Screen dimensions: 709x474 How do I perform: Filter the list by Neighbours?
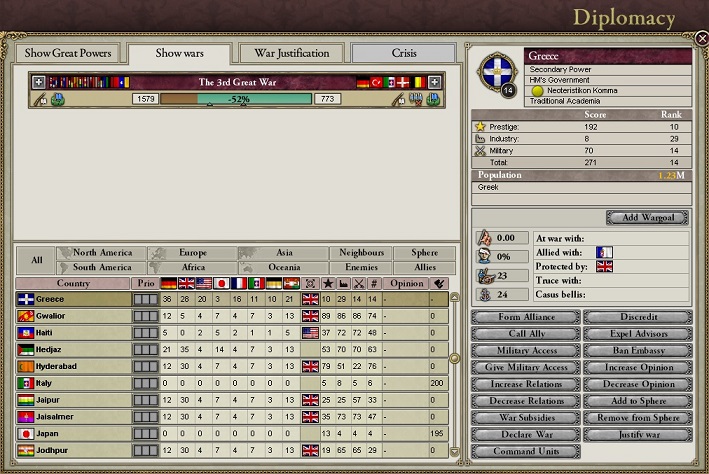pos(360,253)
